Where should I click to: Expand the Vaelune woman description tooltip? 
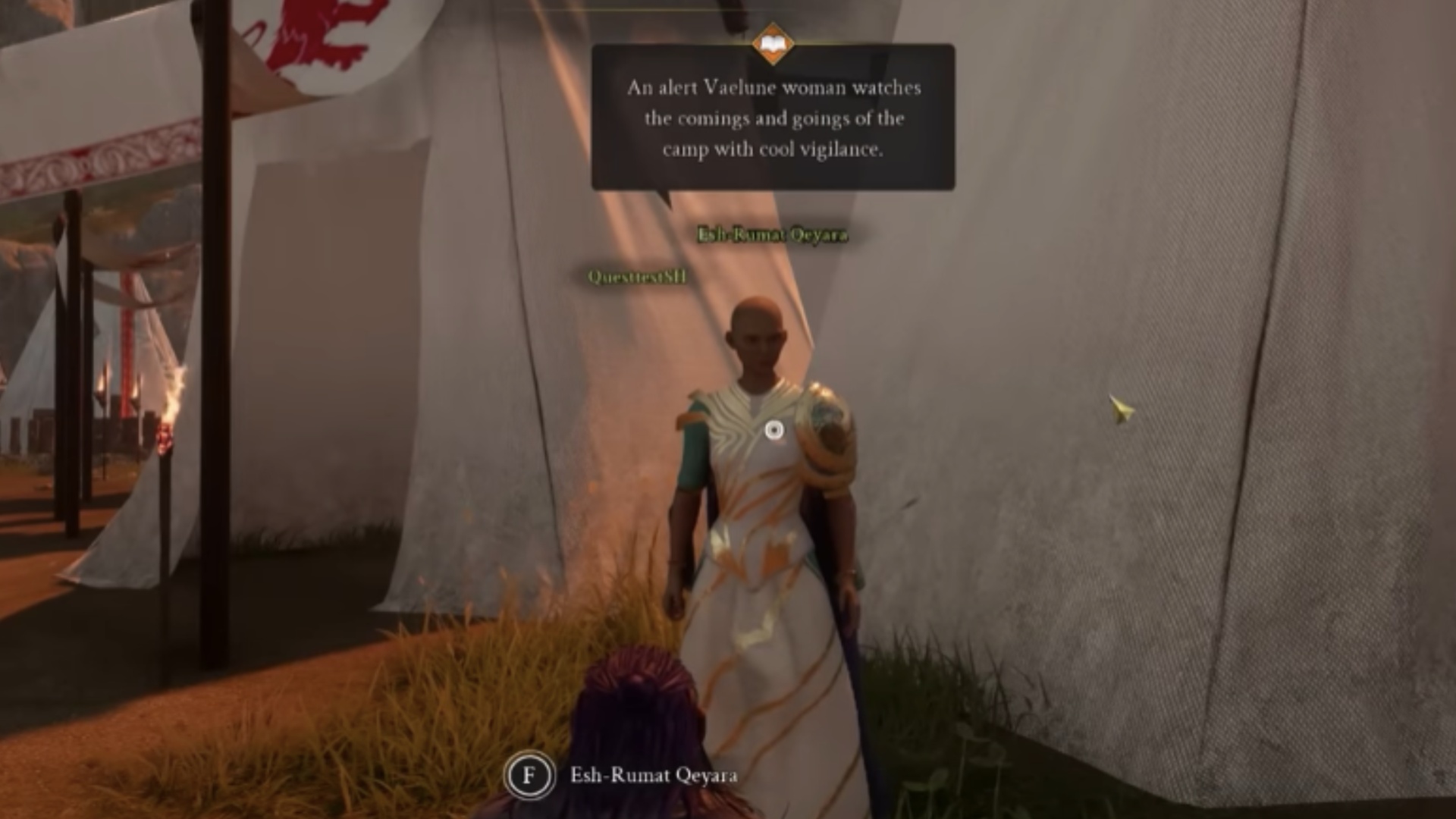pos(770,118)
